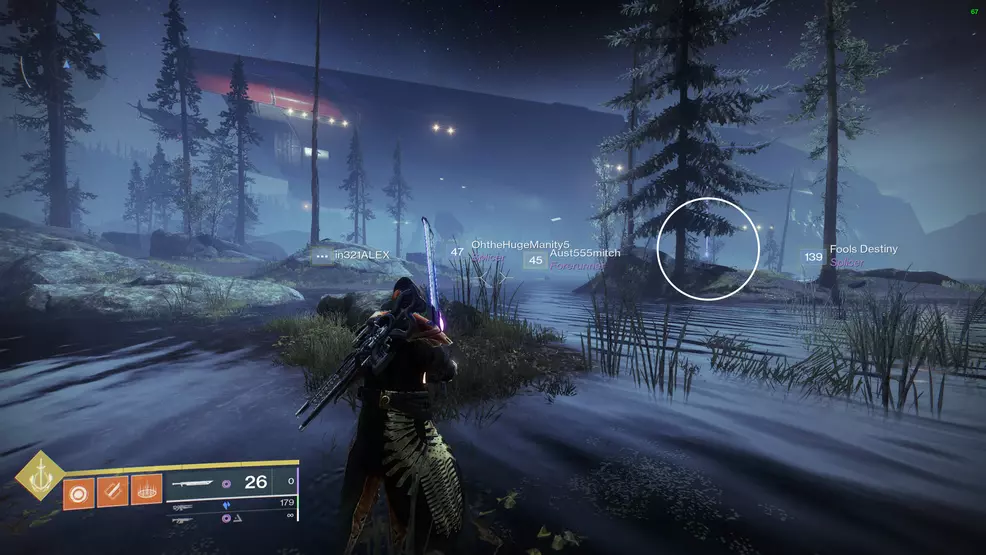Click the Aust555mitch player nameplate
Image resolution: width=986 pixels, height=555 pixels.
584,254
